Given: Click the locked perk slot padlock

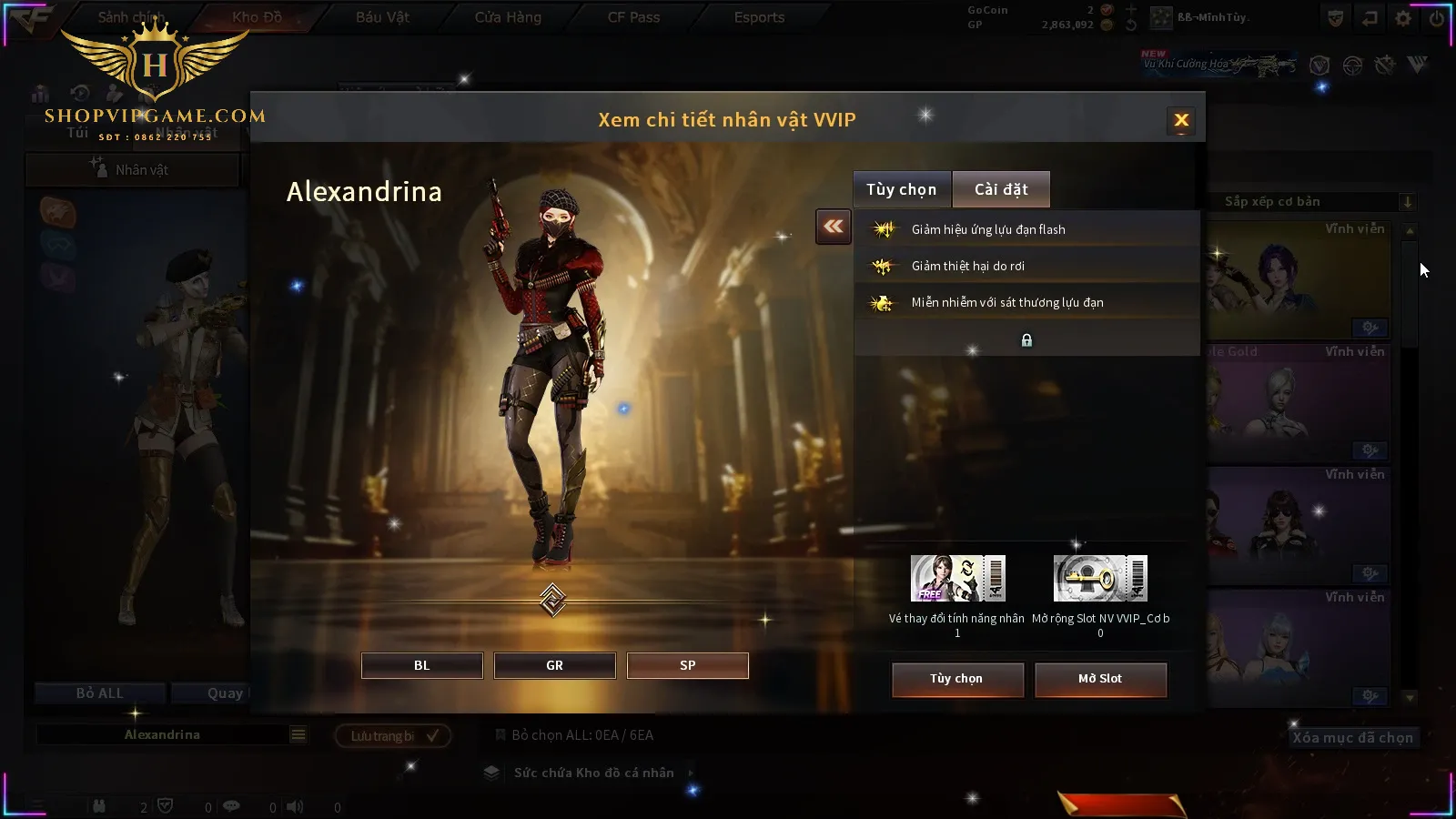Looking at the screenshot, I should [x=1026, y=340].
